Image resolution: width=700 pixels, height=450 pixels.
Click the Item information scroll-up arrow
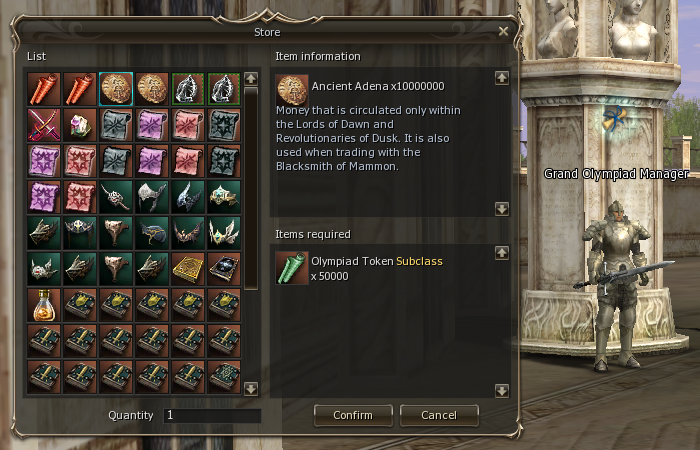coord(502,78)
